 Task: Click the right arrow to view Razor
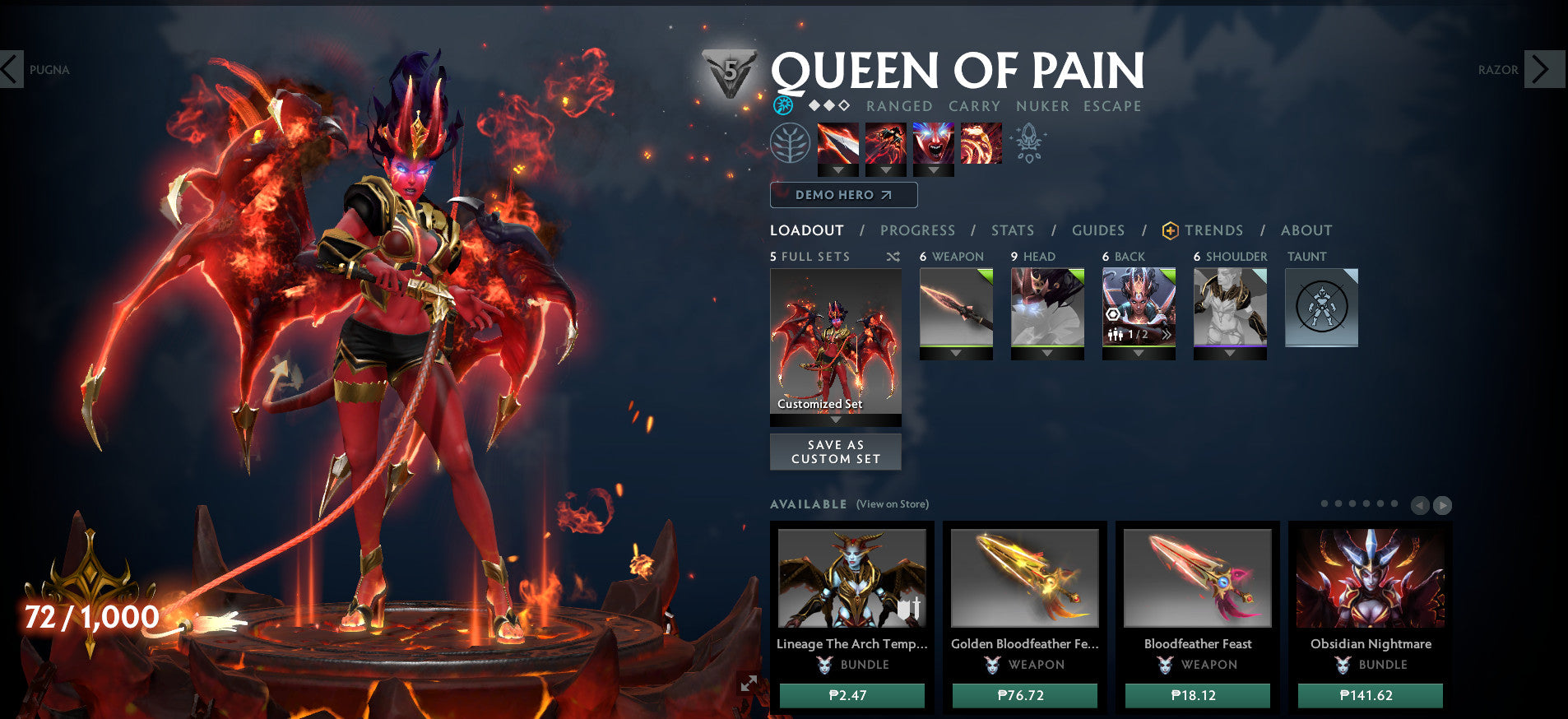(x=1542, y=70)
